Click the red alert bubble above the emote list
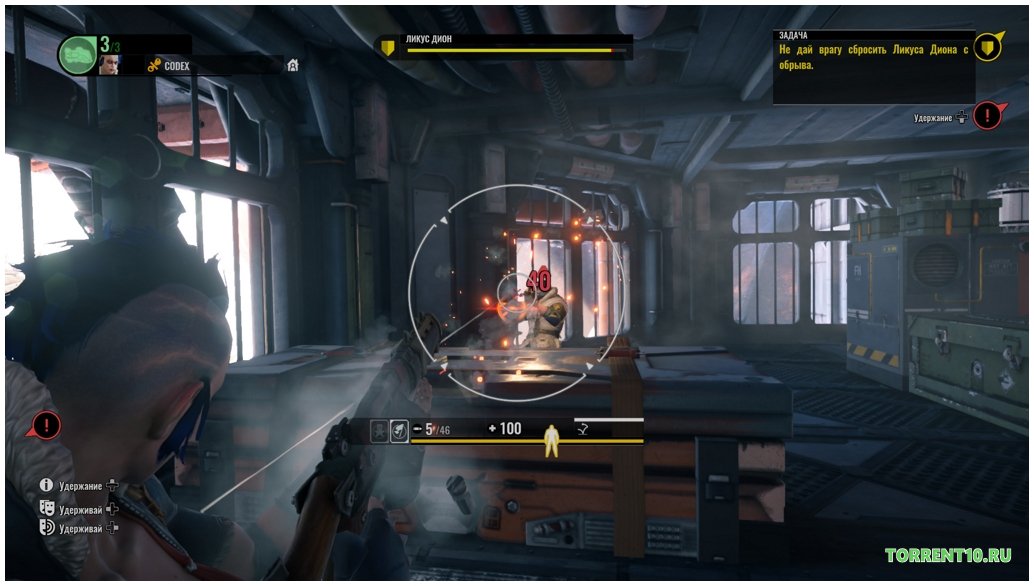 point(45,425)
